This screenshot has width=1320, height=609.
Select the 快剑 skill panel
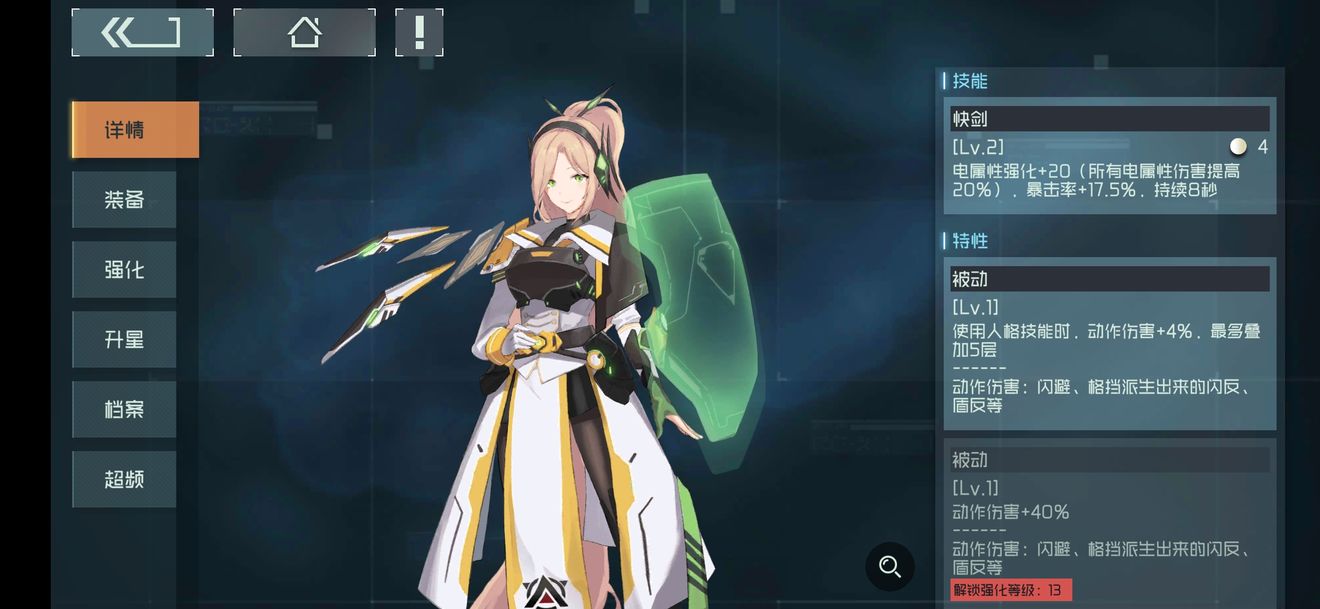1110,155
